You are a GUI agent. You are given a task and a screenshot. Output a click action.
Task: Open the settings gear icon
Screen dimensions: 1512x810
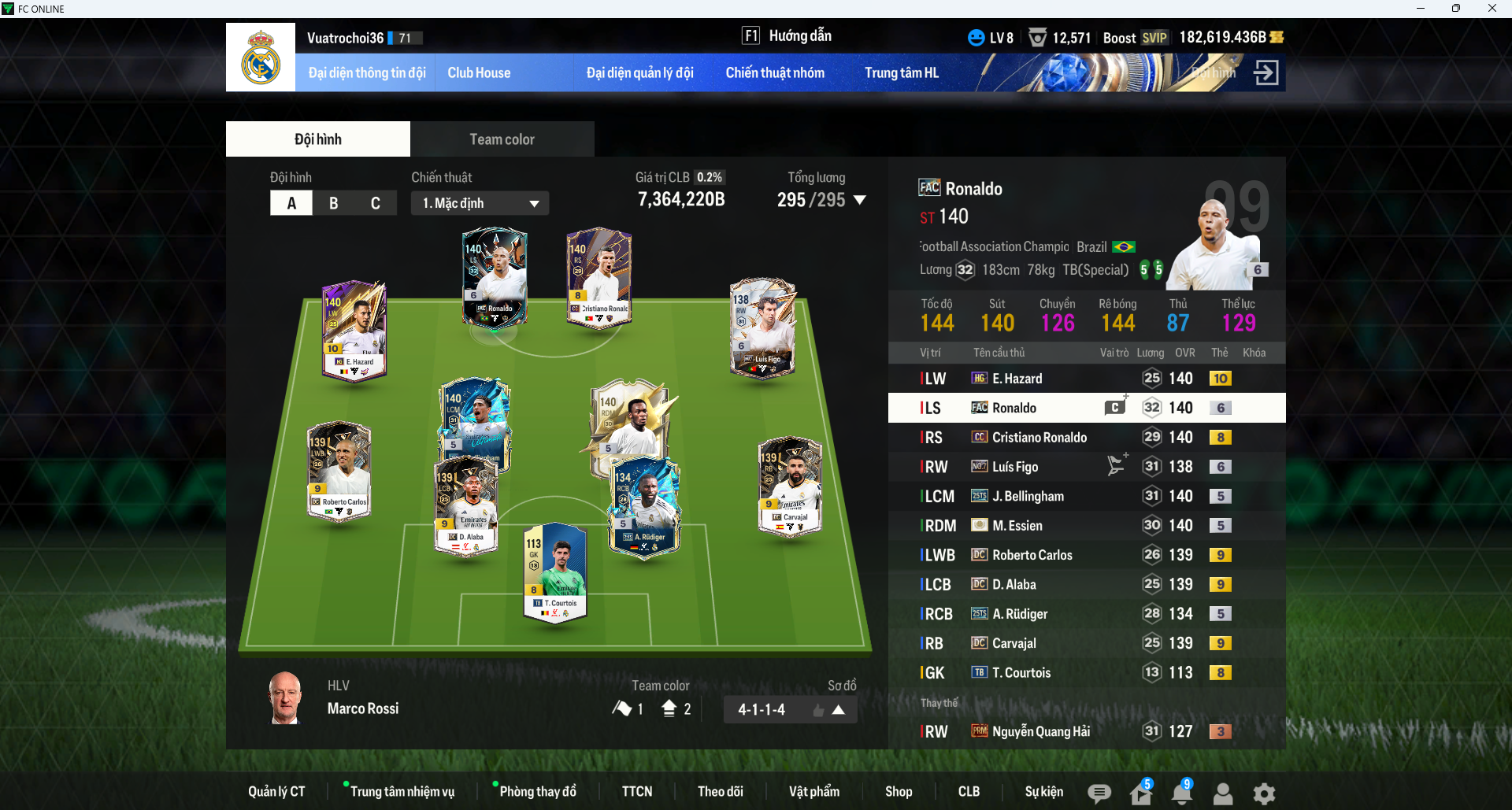tap(1264, 793)
